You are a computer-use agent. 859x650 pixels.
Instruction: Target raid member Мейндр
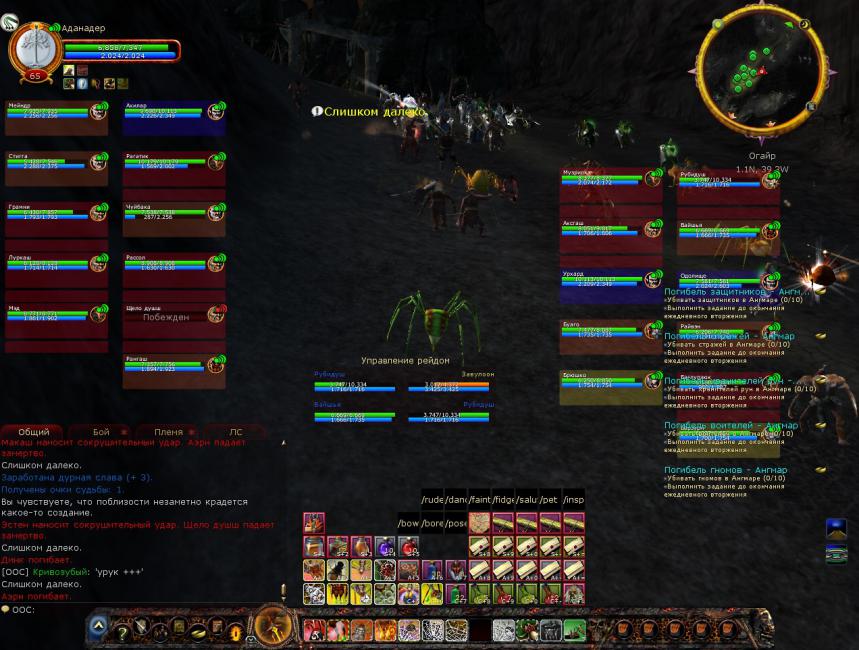pos(56,114)
